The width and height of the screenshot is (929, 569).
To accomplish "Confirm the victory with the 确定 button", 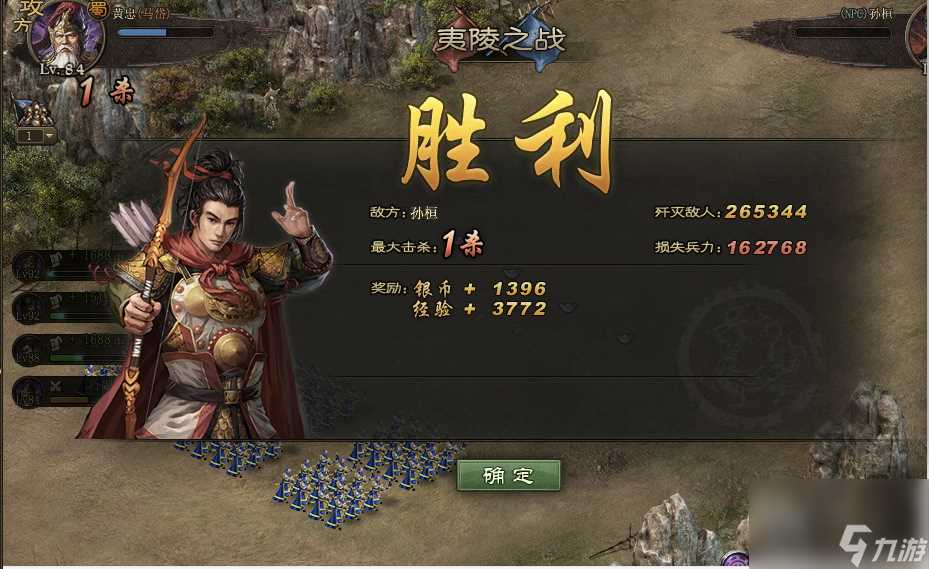I will tap(508, 476).
